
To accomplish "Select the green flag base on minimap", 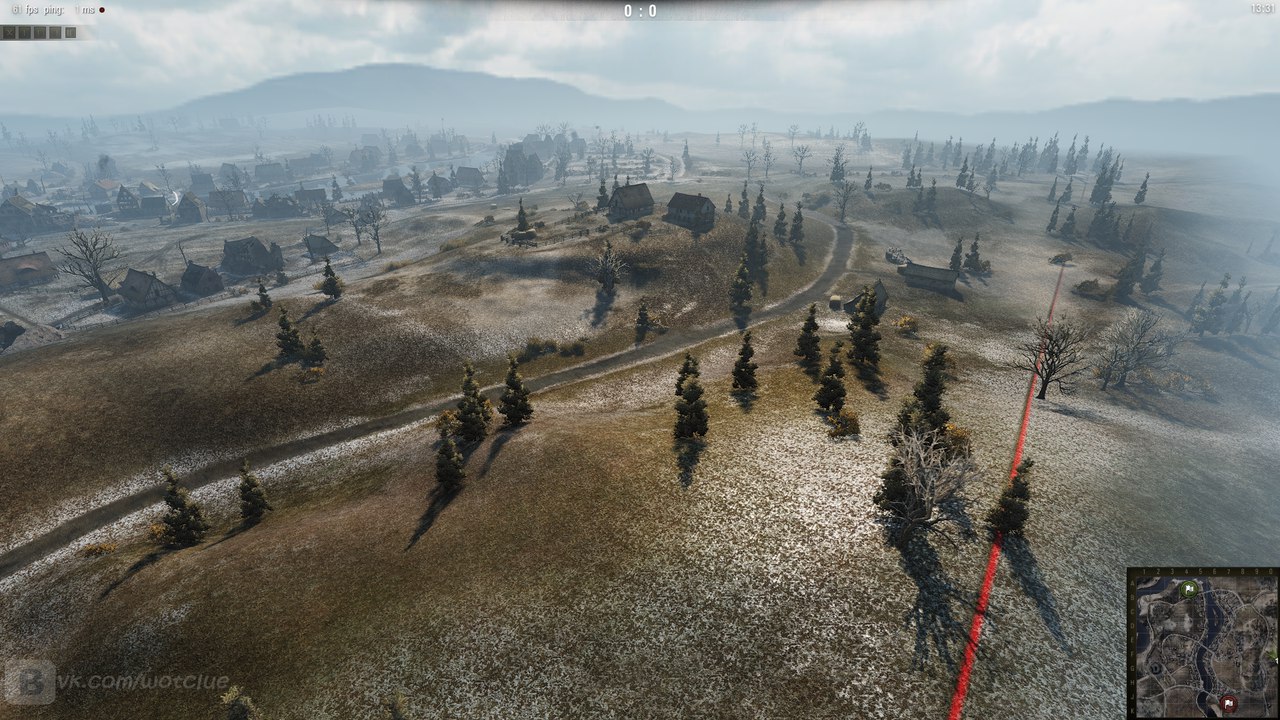I will 1189,589.
